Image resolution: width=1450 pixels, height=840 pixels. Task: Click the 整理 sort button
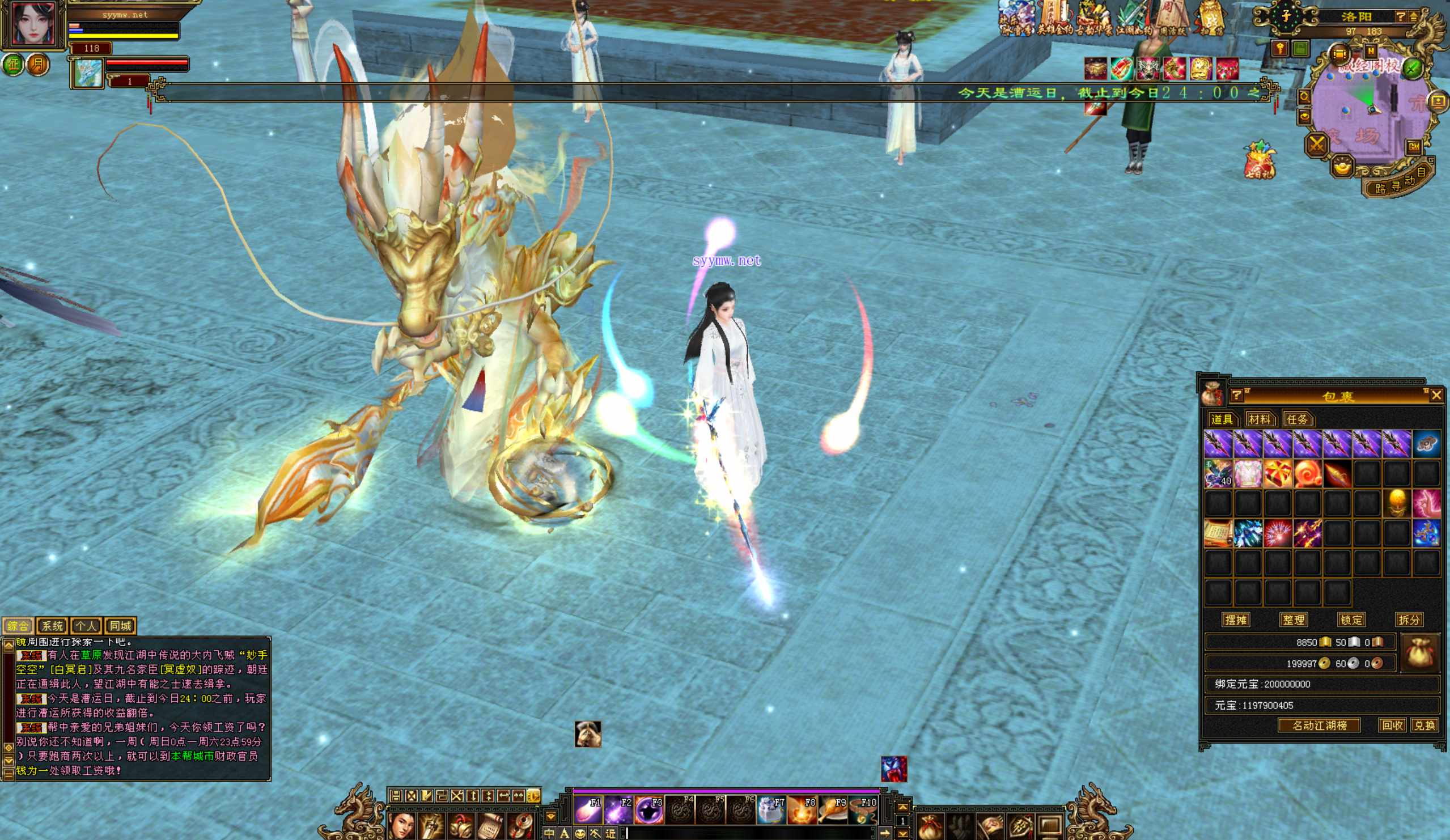(1294, 620)
